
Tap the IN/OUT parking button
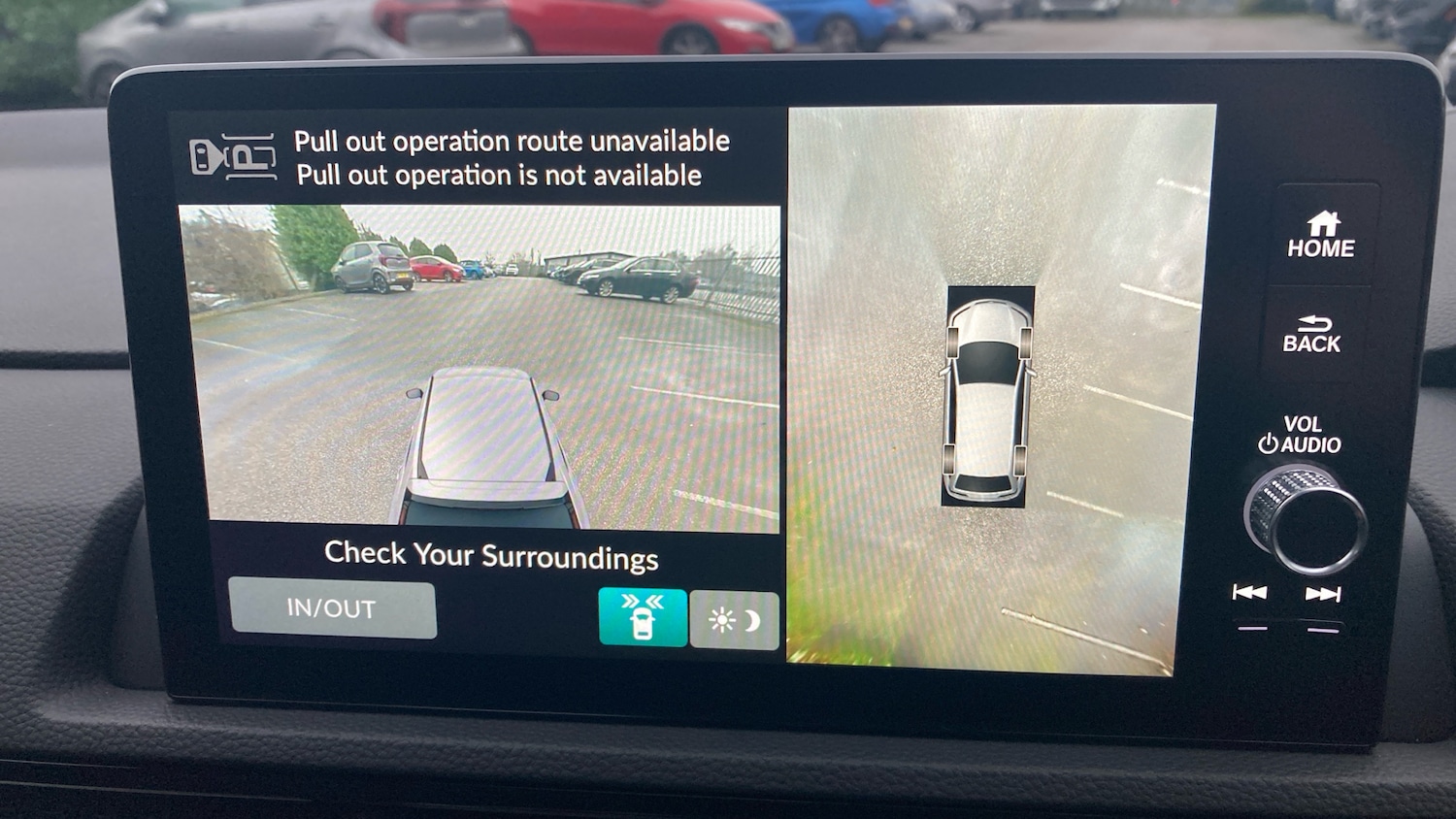(x=332, y=609)
